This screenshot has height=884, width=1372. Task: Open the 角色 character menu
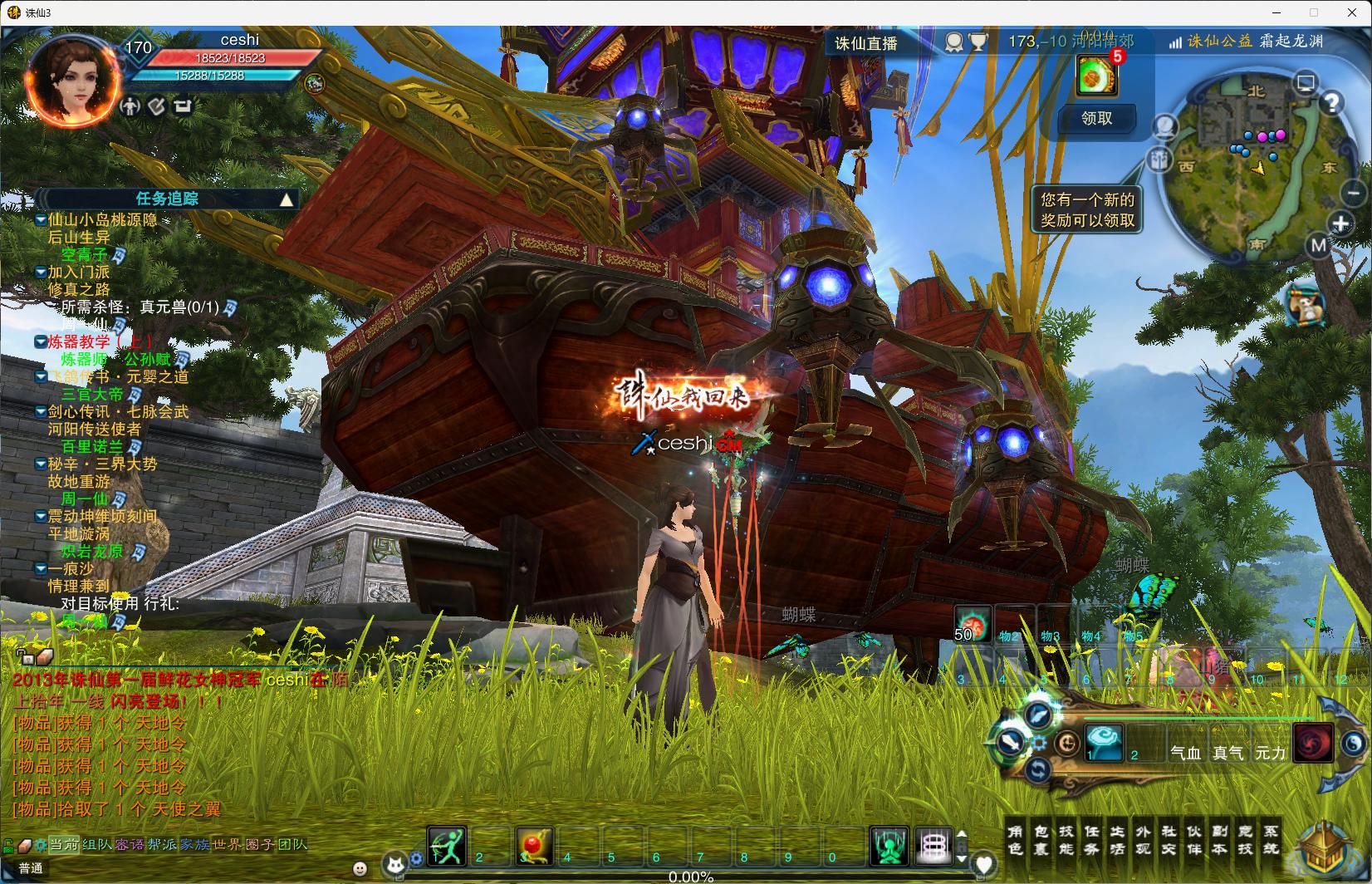tap(1015, 839)
